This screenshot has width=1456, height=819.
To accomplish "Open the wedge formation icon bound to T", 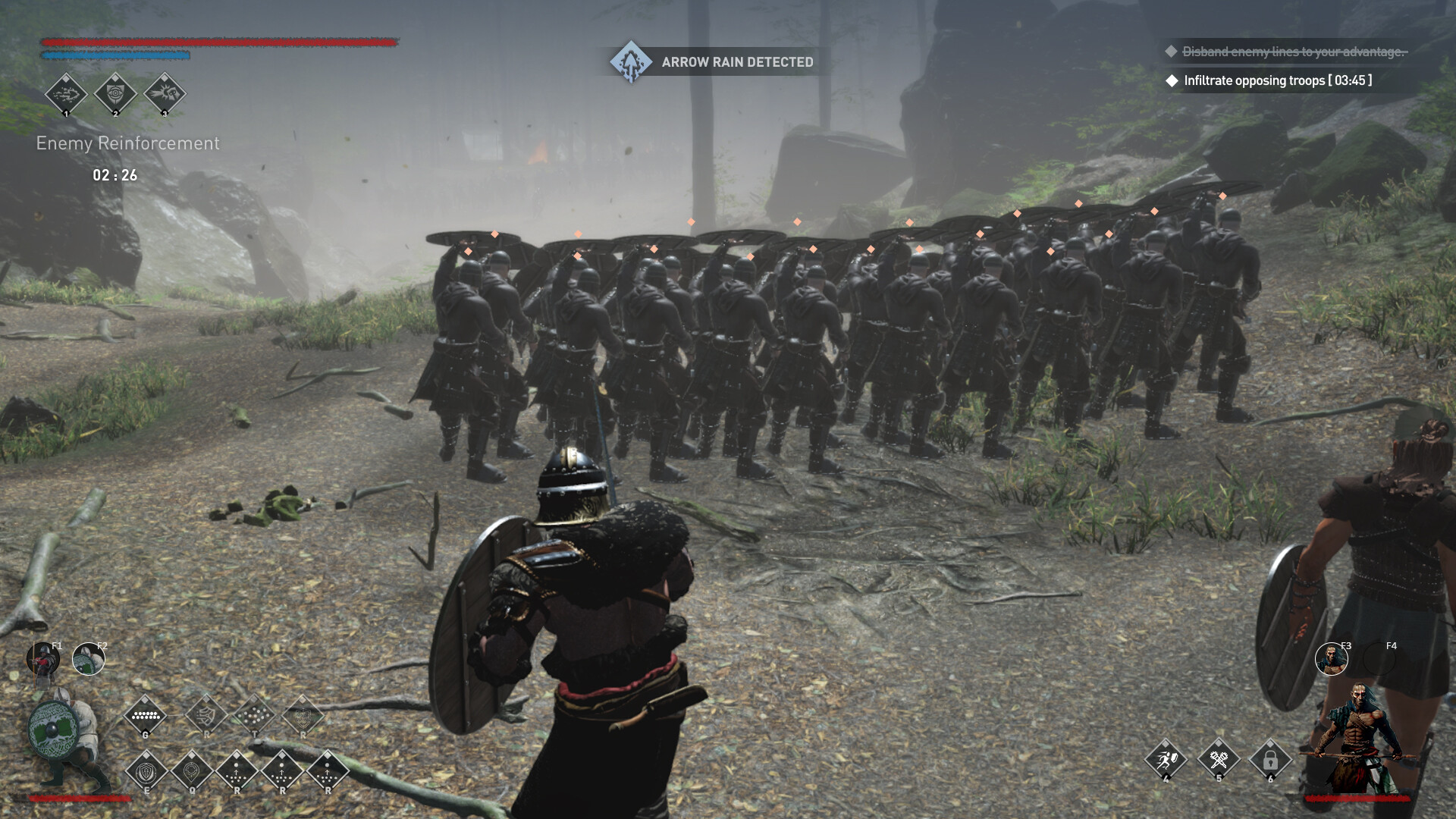I will 254,717.
